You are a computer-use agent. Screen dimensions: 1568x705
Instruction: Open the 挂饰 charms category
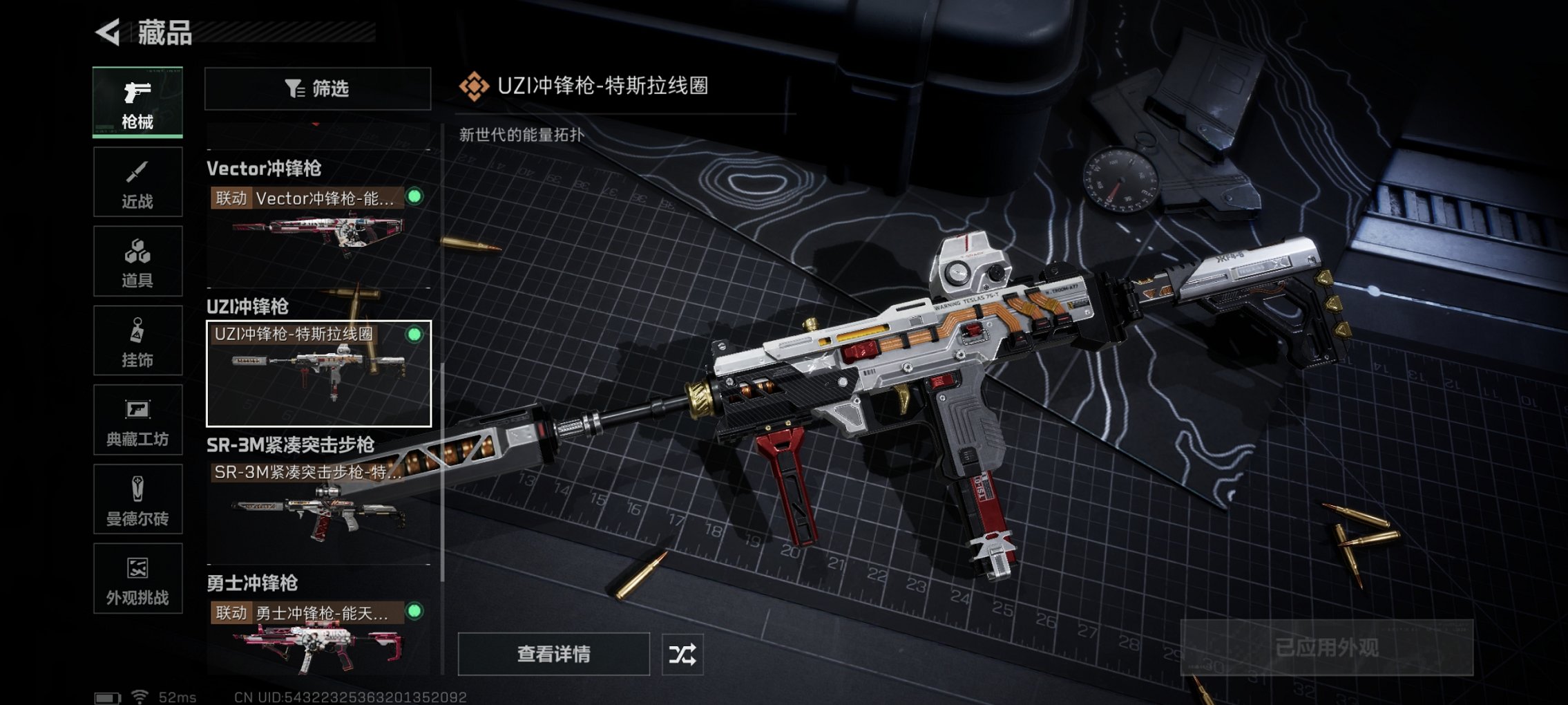pyautogui.click(x=137, y=340)
